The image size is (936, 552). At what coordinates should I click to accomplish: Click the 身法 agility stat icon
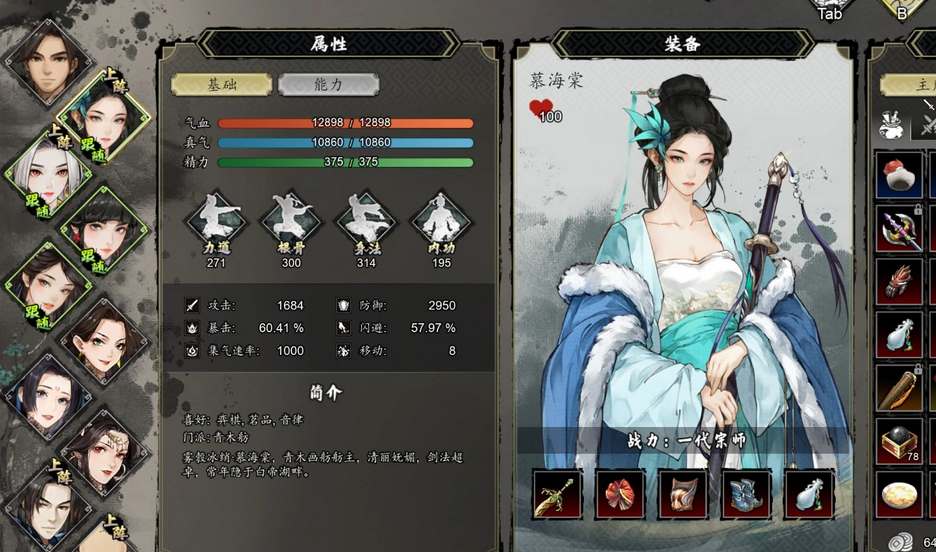pos(364,220)
